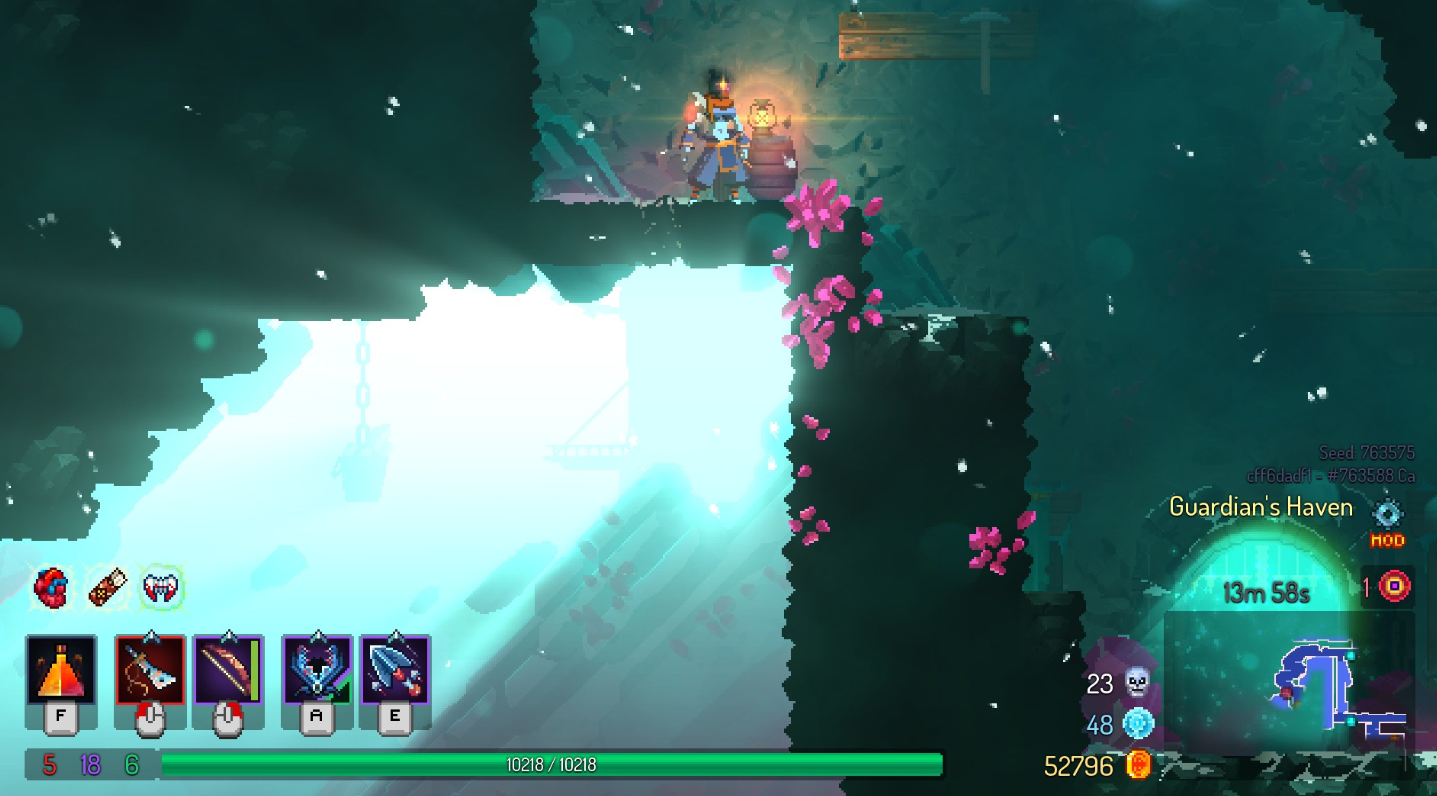The image size is (1437, 796).
Task: Expand the arrow above the bow slot
Action: (231, 637)
